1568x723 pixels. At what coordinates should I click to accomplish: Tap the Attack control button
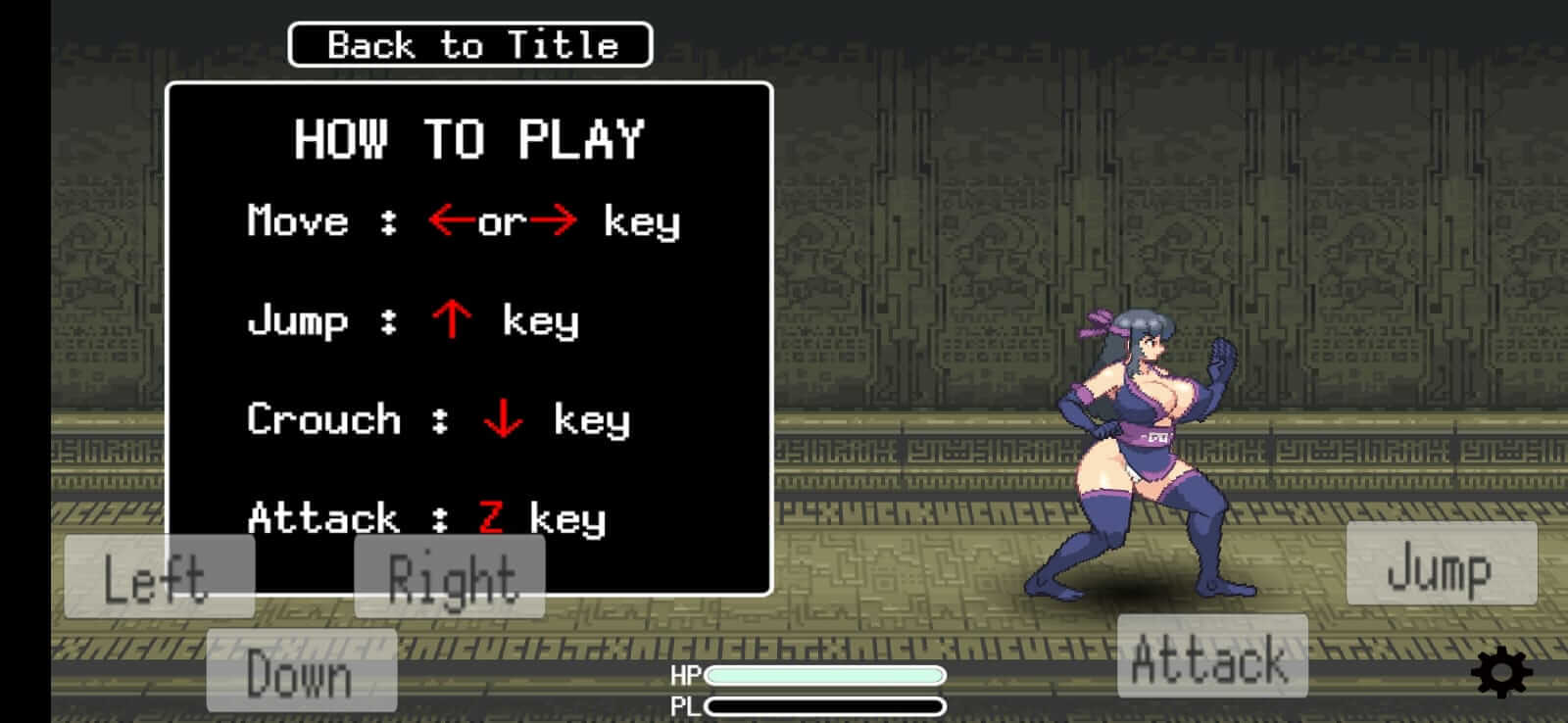(1212, 658)
